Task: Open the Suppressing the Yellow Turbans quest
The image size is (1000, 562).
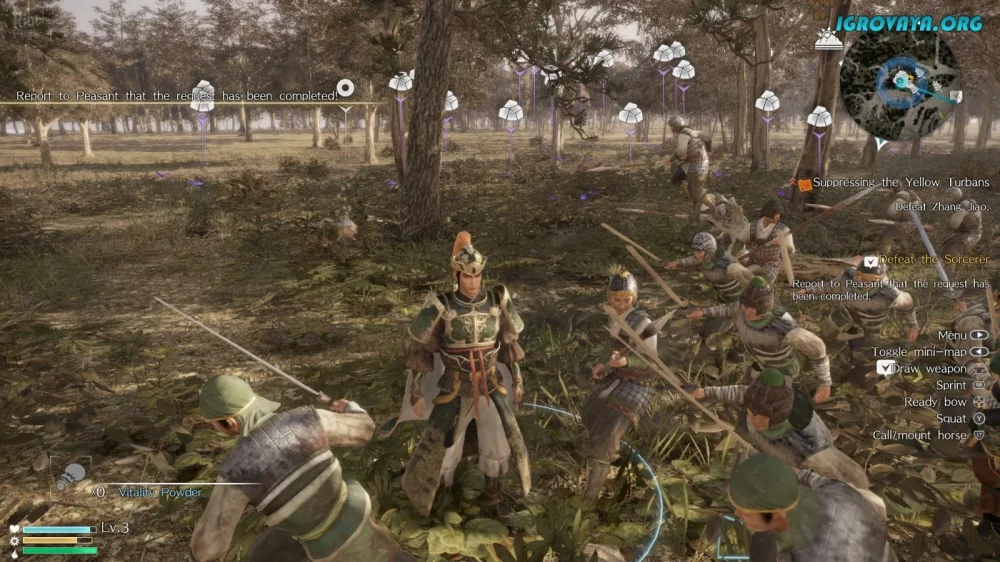Action: pos(900,183)
